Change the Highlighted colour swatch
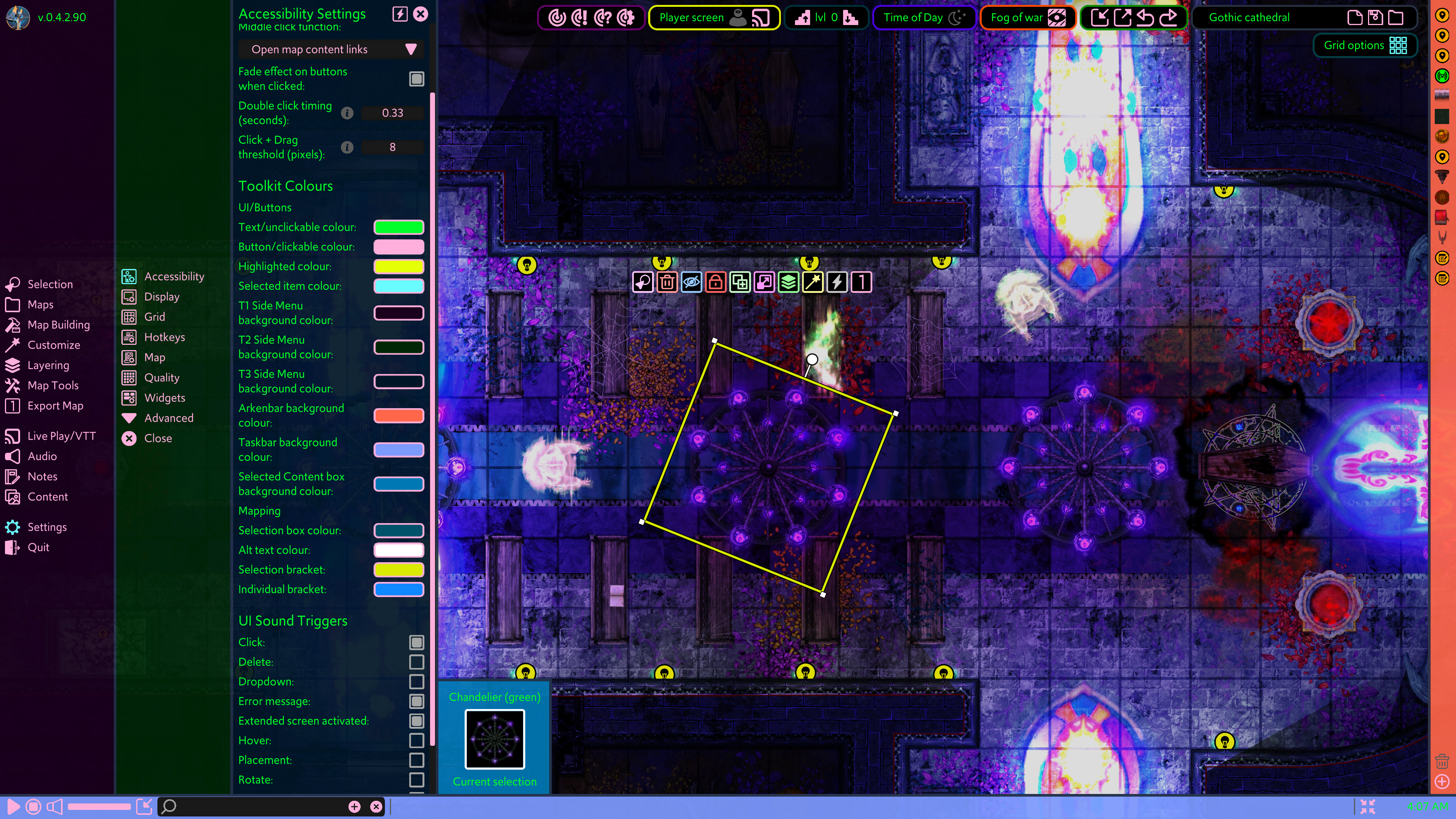Screen dimensions: 1456x819 pyautogui.click(x=399, y=266)
